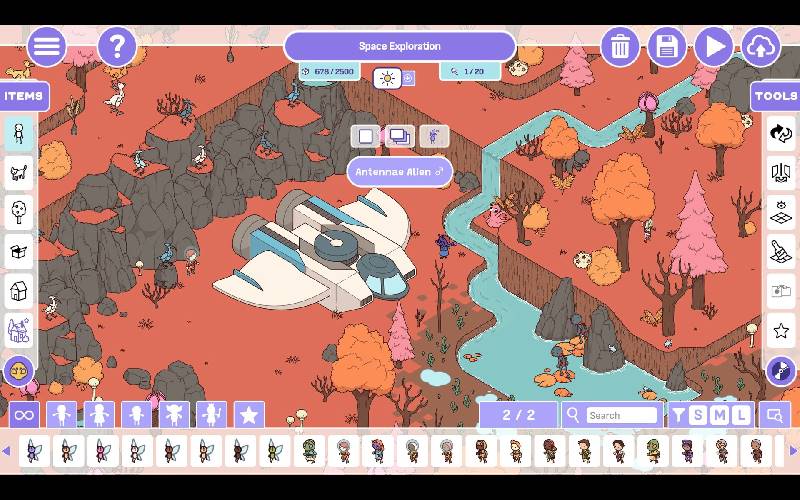This screenshot has width=800, height=500.
Task: Select the large L size filter
Action: point(741,415)
